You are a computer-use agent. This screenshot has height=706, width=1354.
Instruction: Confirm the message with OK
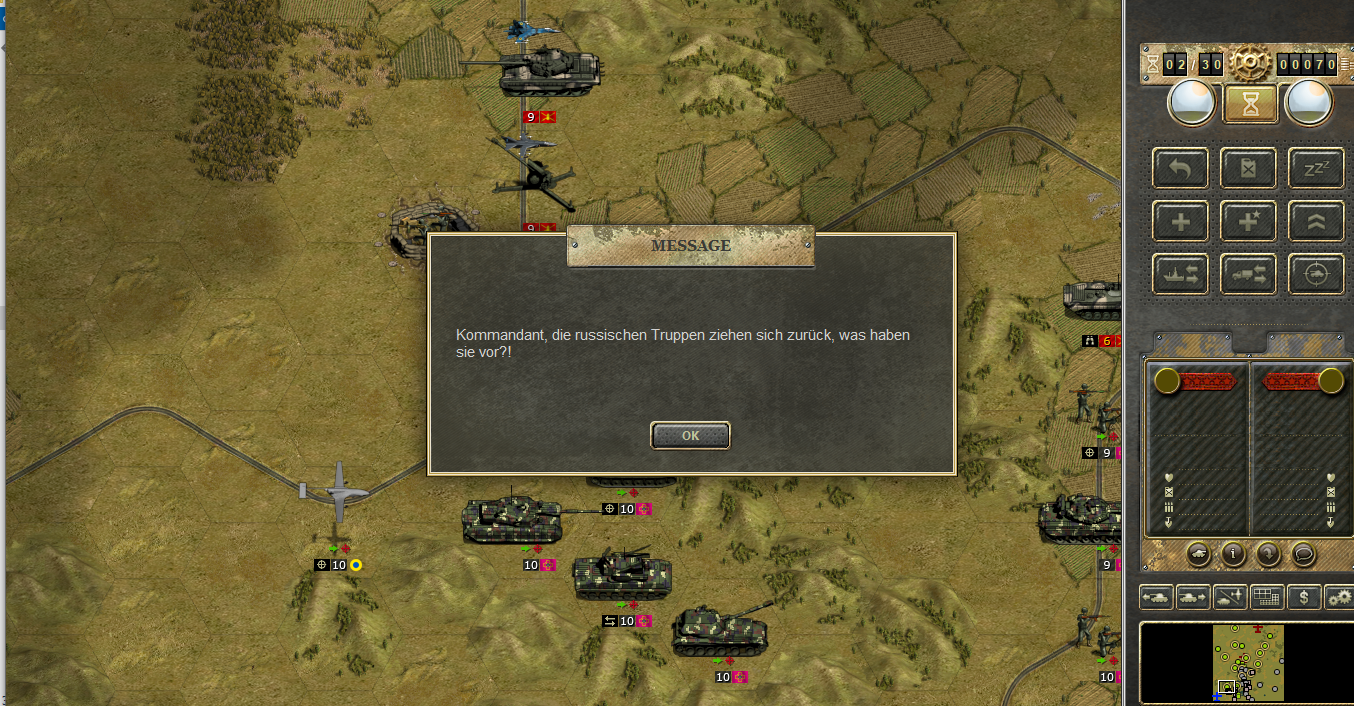pos(690,435)
